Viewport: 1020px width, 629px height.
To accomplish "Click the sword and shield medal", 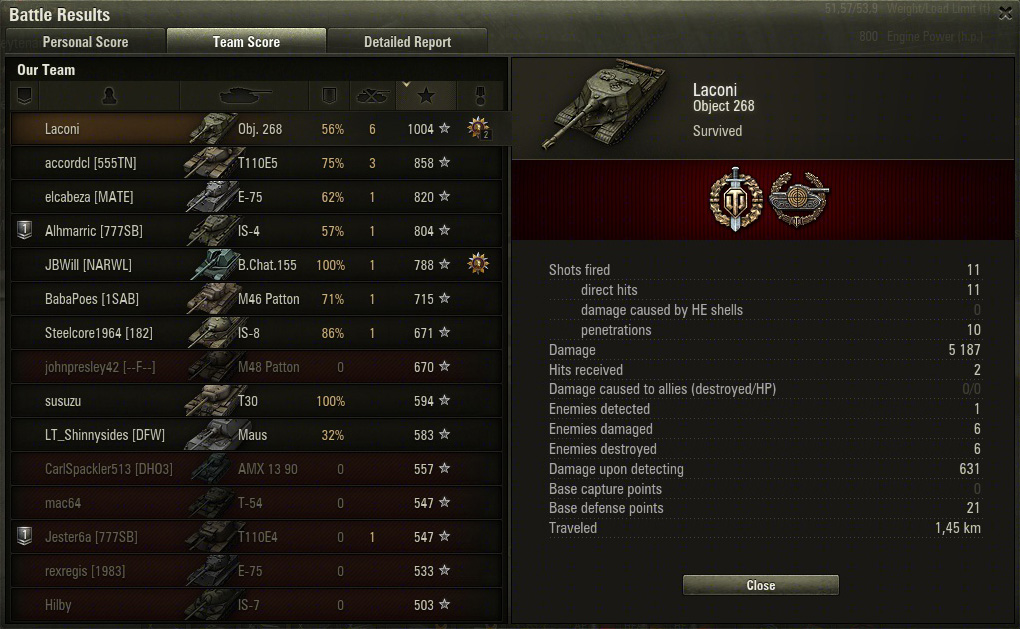I will (736, 200).
